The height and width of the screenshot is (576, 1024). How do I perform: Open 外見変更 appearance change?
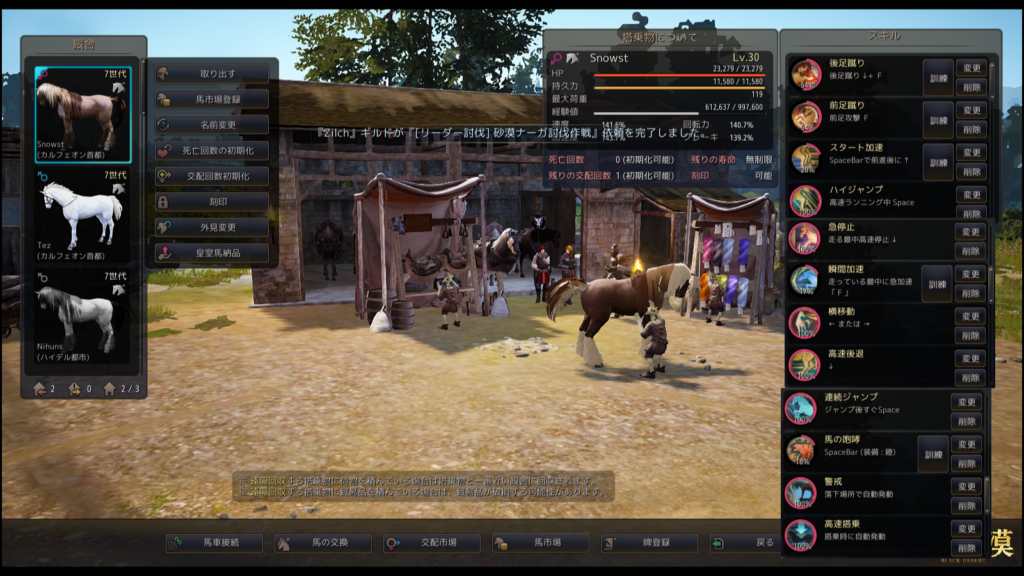pyautogui.click(x=213, y=227)
